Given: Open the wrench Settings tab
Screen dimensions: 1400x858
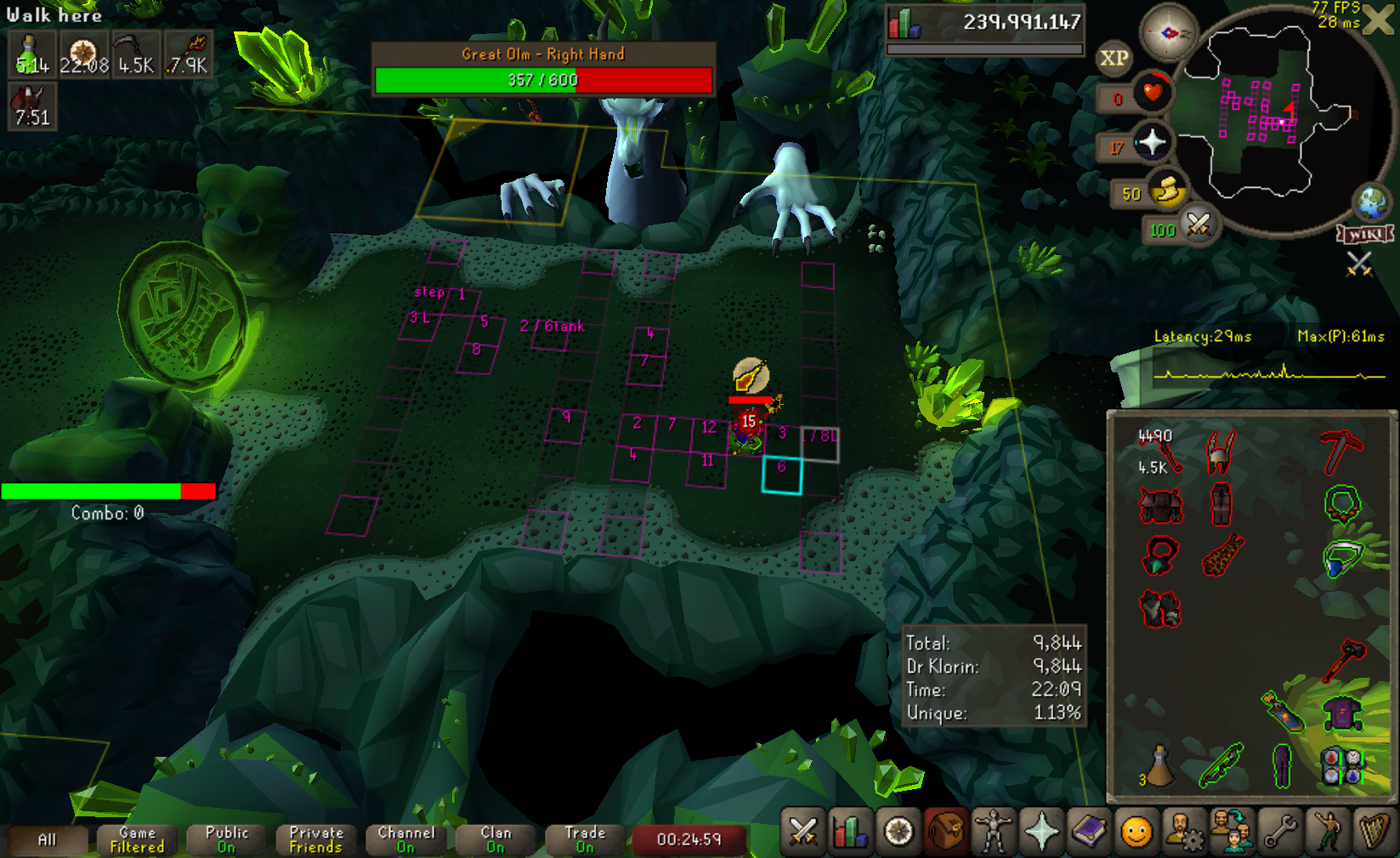Looking at the screenshot, I should click(x=1279, y=832).
